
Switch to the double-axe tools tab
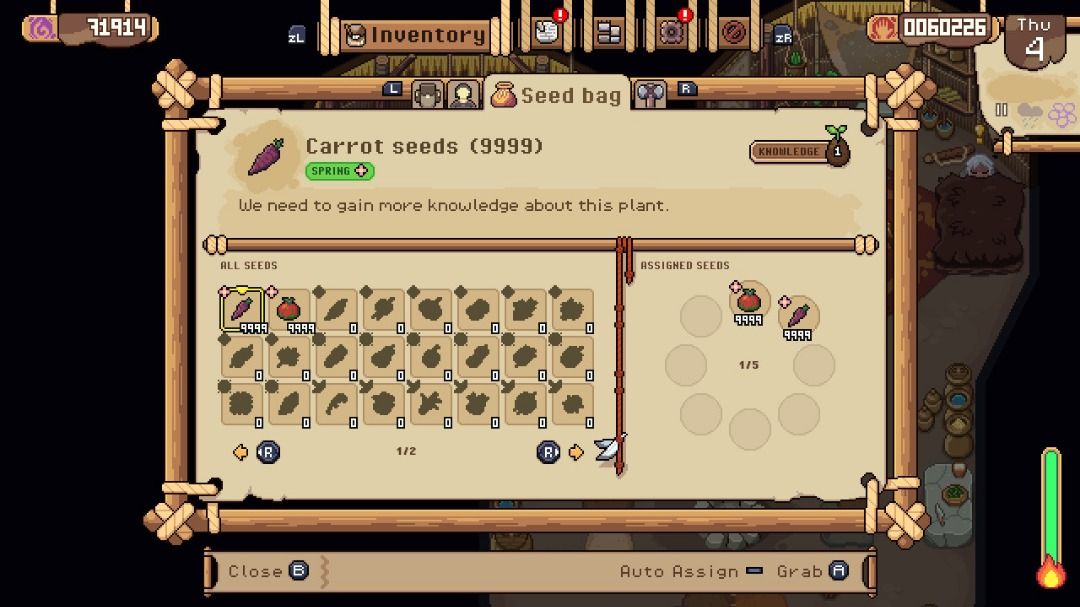(x=650, y=95)
